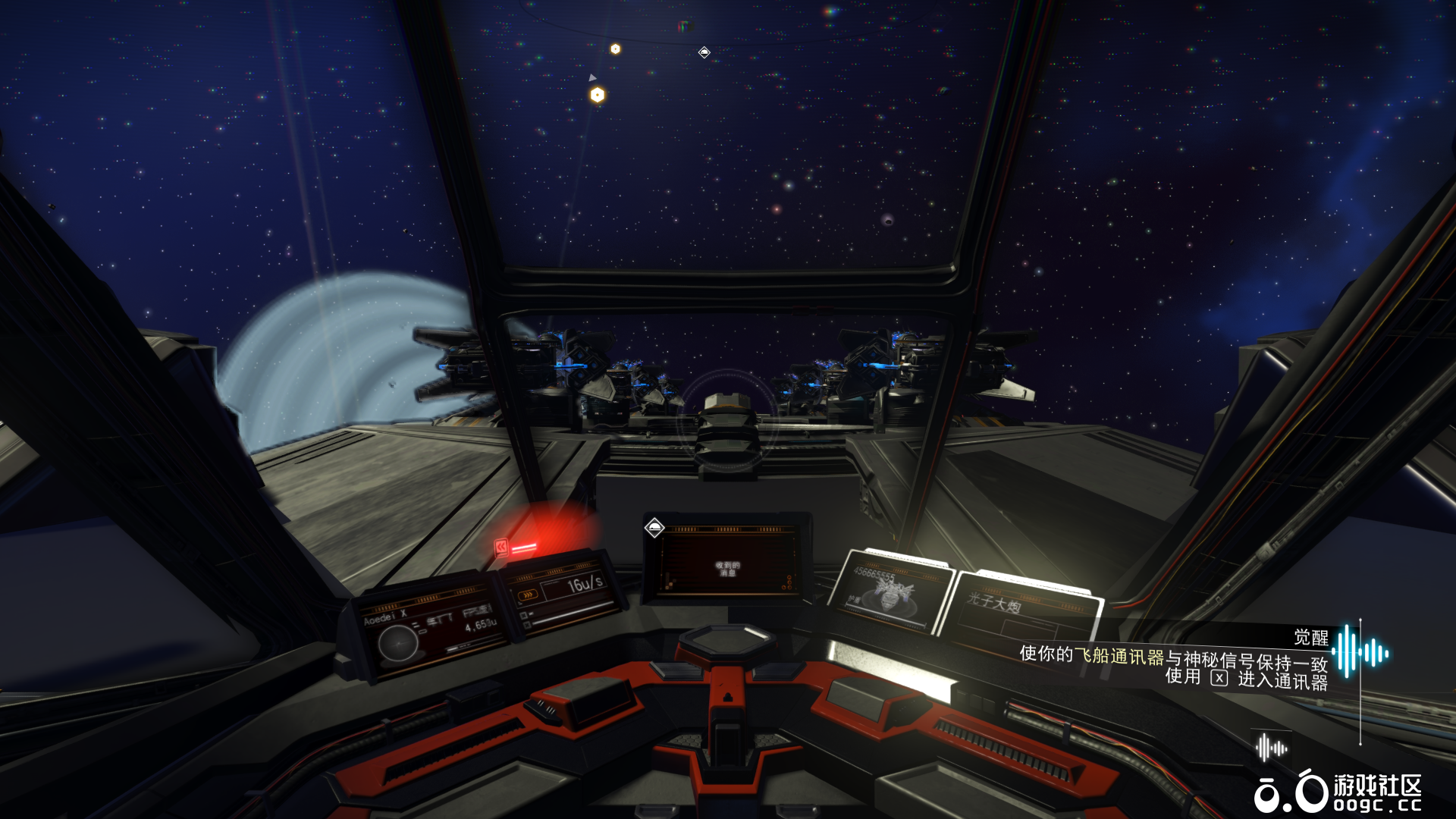This screenshot has height=819, width=1456.
Task: Click the large cyan waveform signal icon
Action: (1360, 652)
